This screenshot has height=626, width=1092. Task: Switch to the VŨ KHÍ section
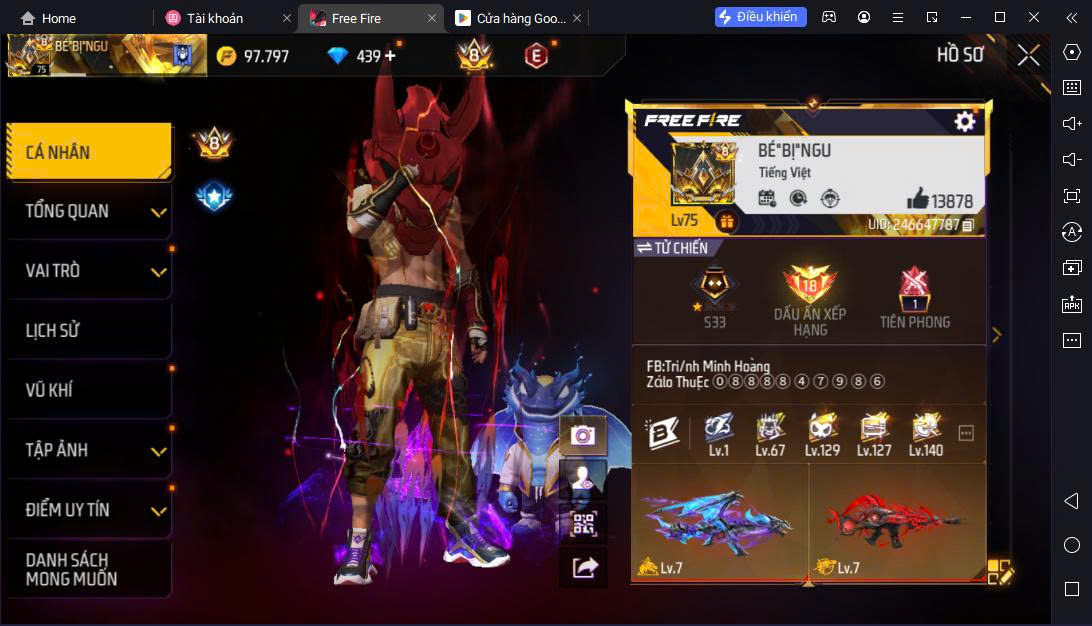coord(88,390)
